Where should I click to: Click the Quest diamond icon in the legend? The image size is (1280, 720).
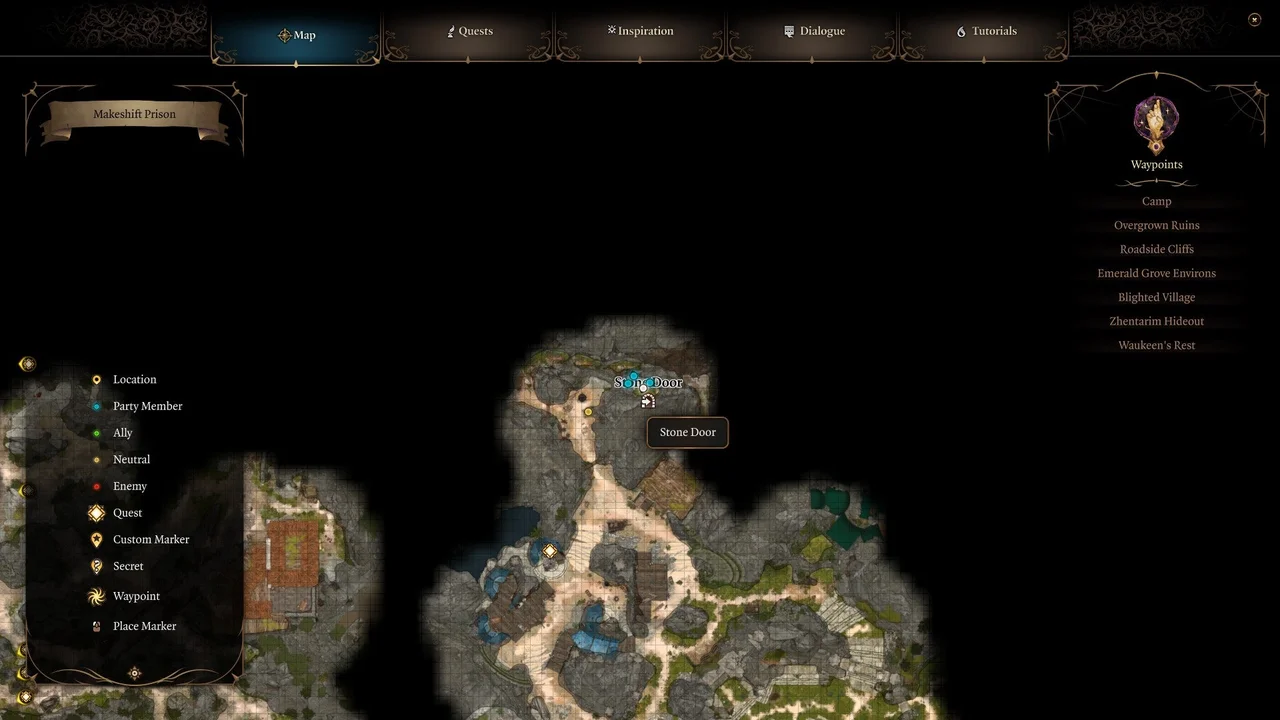[x=96, y=513]
